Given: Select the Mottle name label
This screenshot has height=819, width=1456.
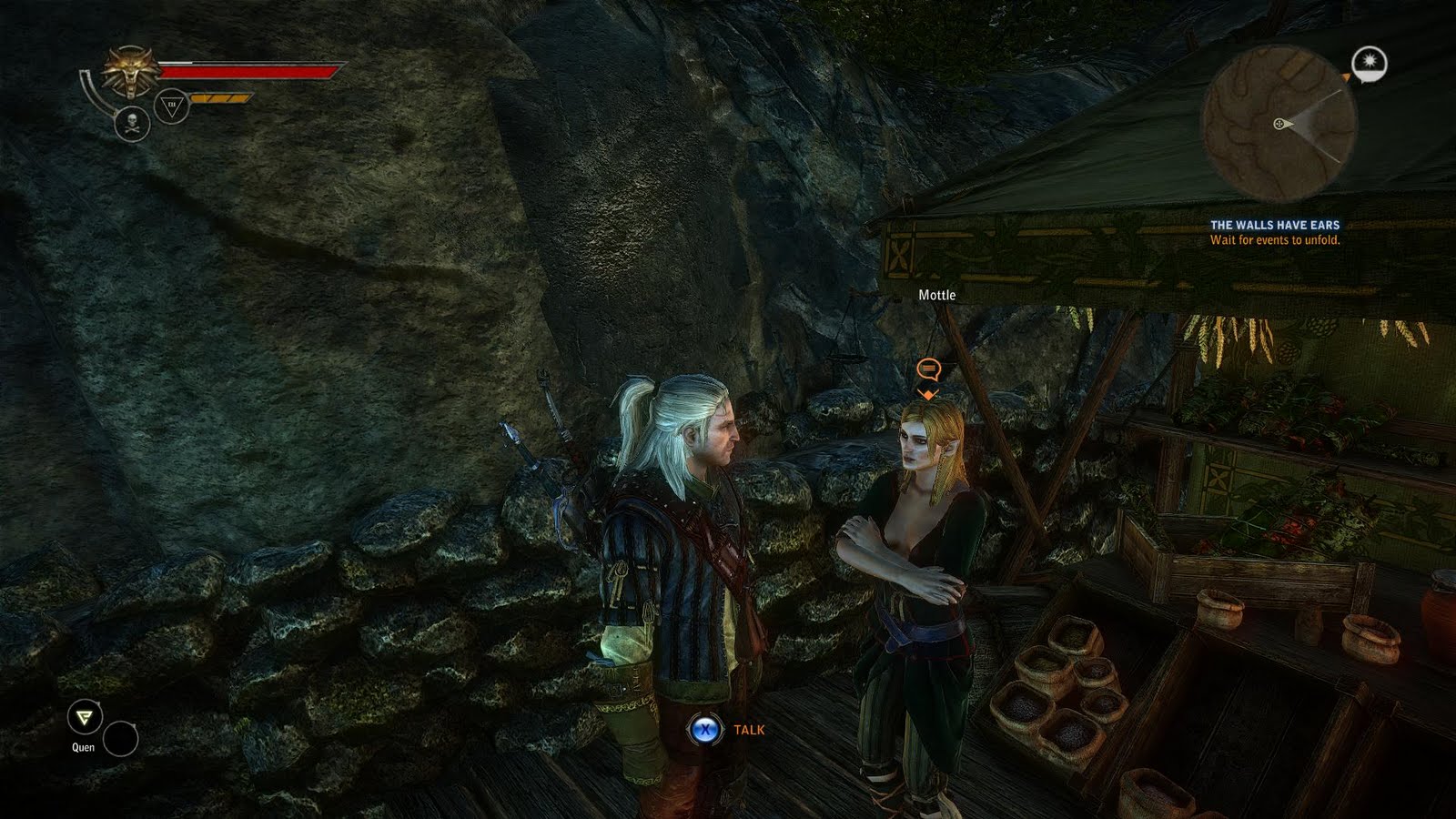Looking at the screenshot, I should pyautogui.click(x=936, y=295).
